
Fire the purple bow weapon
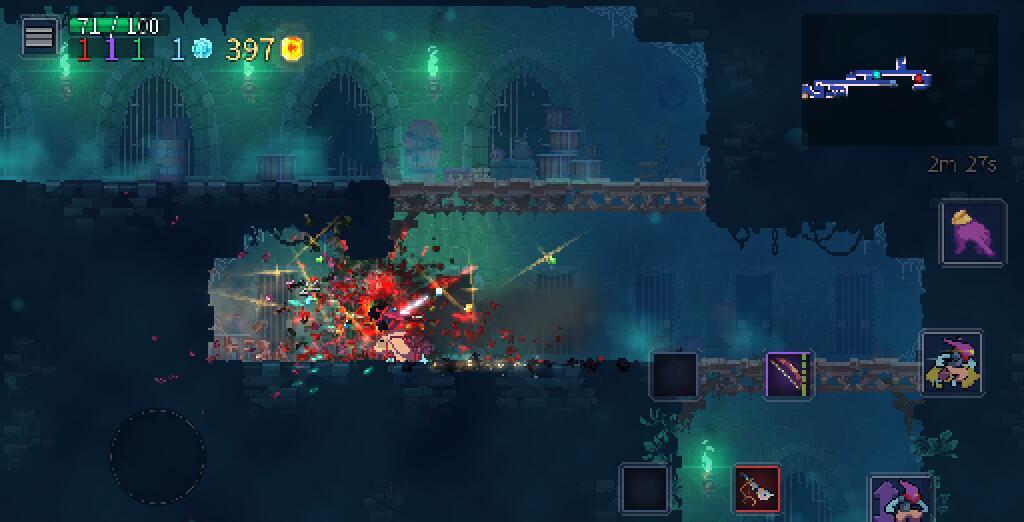[x=789, y=375]
